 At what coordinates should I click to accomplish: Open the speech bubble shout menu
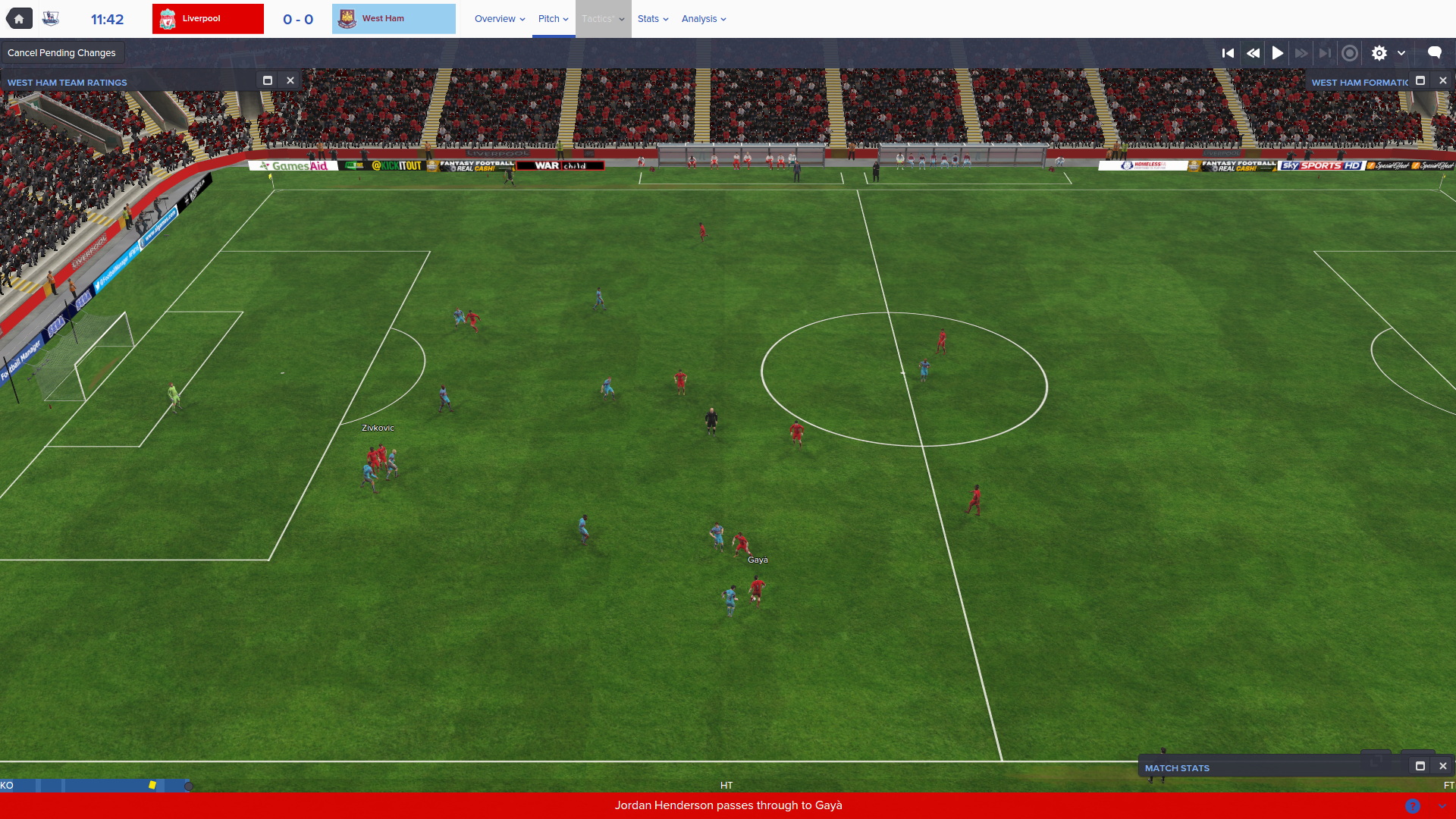(x=1434, y=52)
